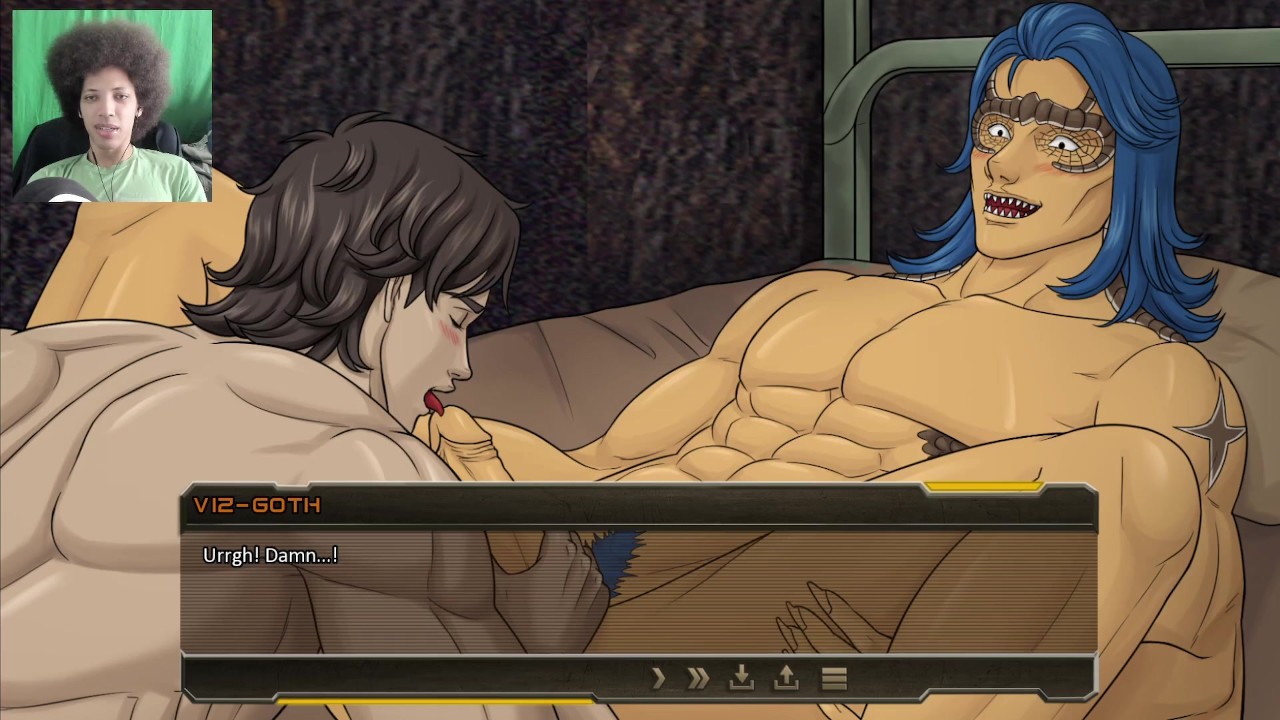Viewport: 1280px width, 720px height.
Task: Open the save game icon (down arrow)
Action: coord(741,679)
